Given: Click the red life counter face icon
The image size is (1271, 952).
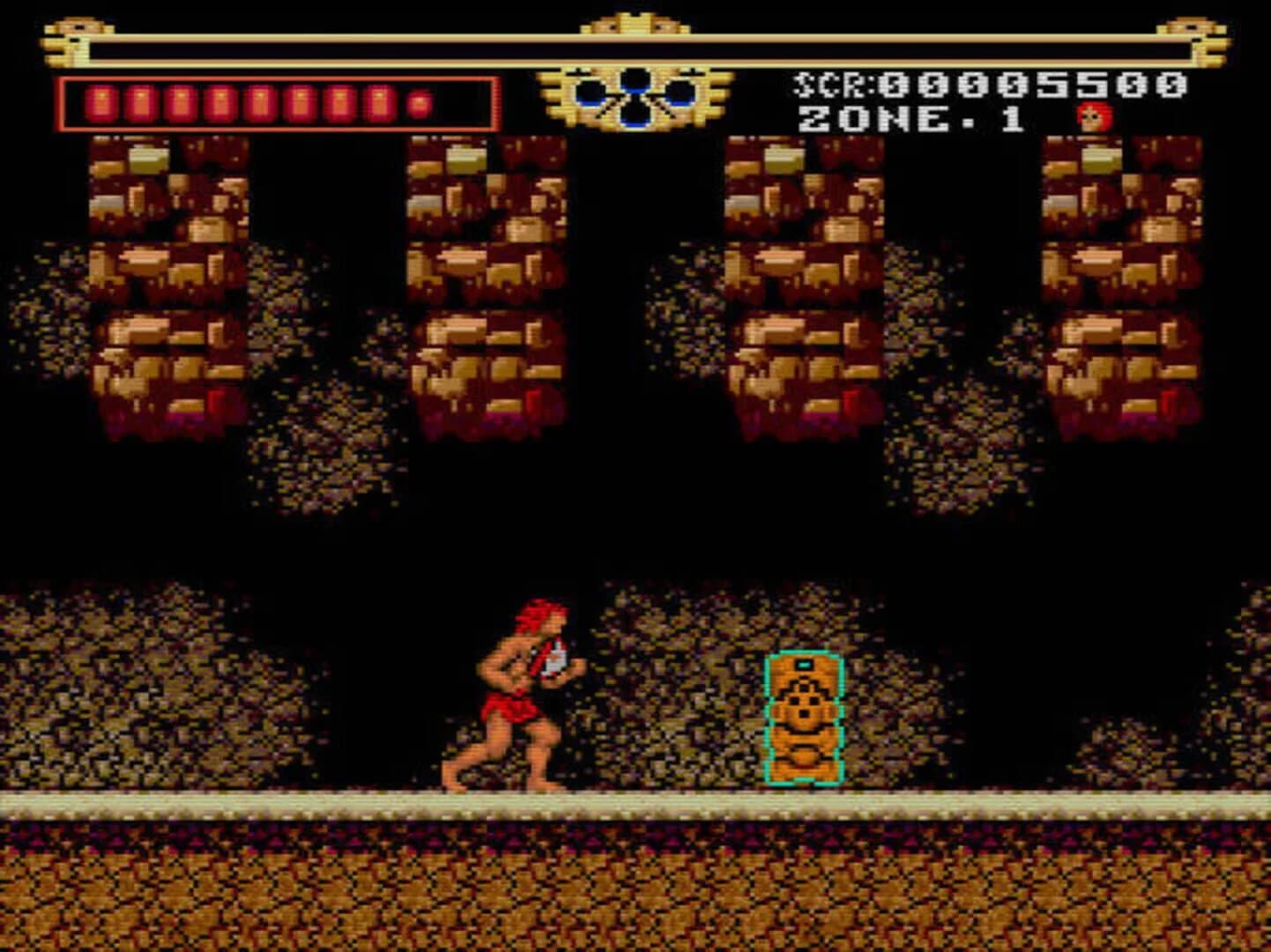Looking at the screenshot, I should 1093,119.
